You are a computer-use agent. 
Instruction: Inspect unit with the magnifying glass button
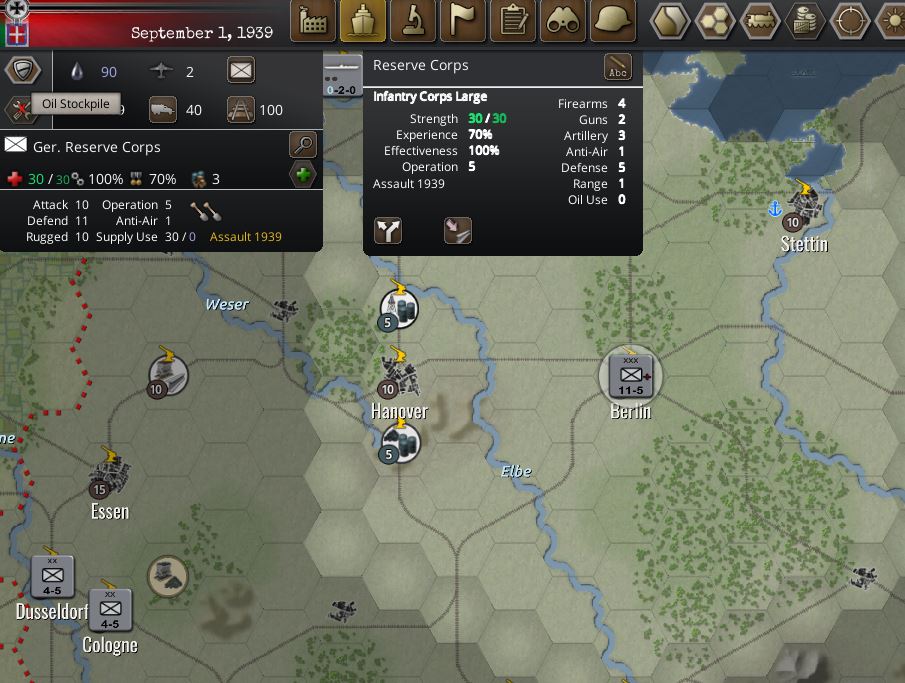302,145
